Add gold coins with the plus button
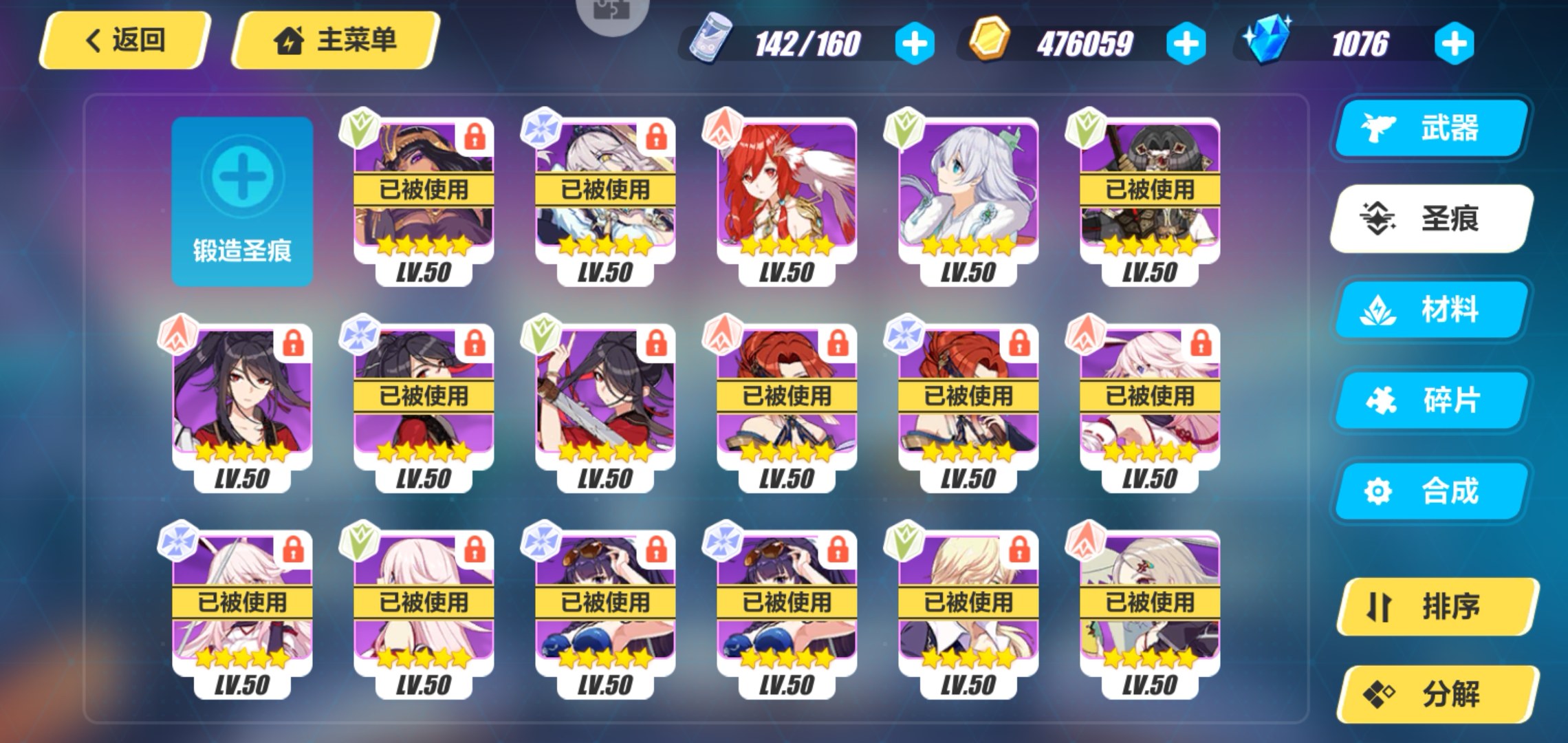 [1186, 44]
